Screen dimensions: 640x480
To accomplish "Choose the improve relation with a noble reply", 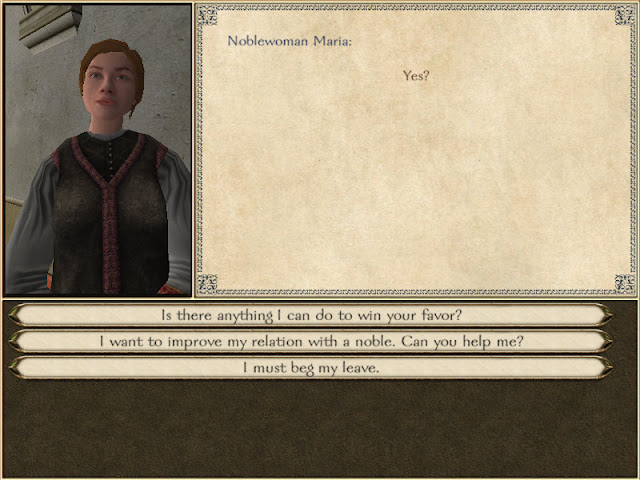I will click(310, 341).
